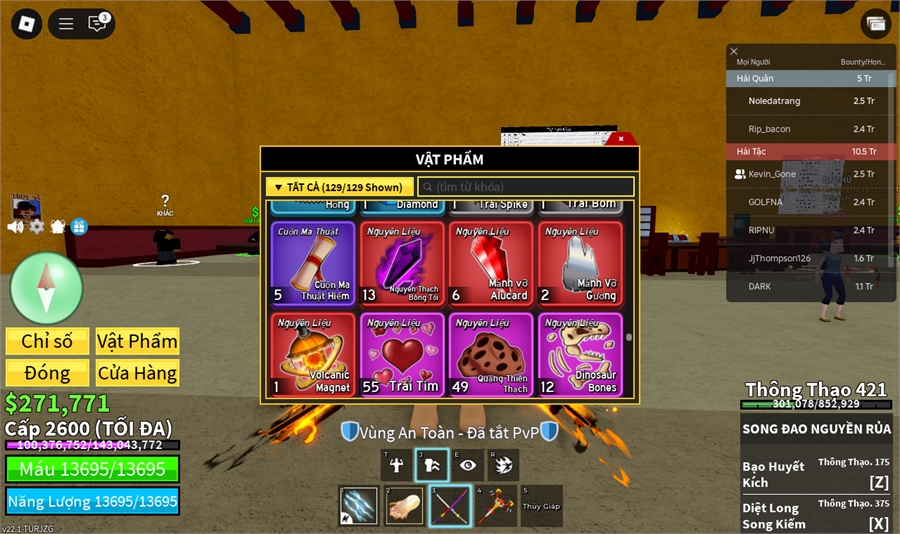Viewport: 900px width, 534px height.
Task: Open the Roblox chat icon
Action: click(x=98, y=23)
